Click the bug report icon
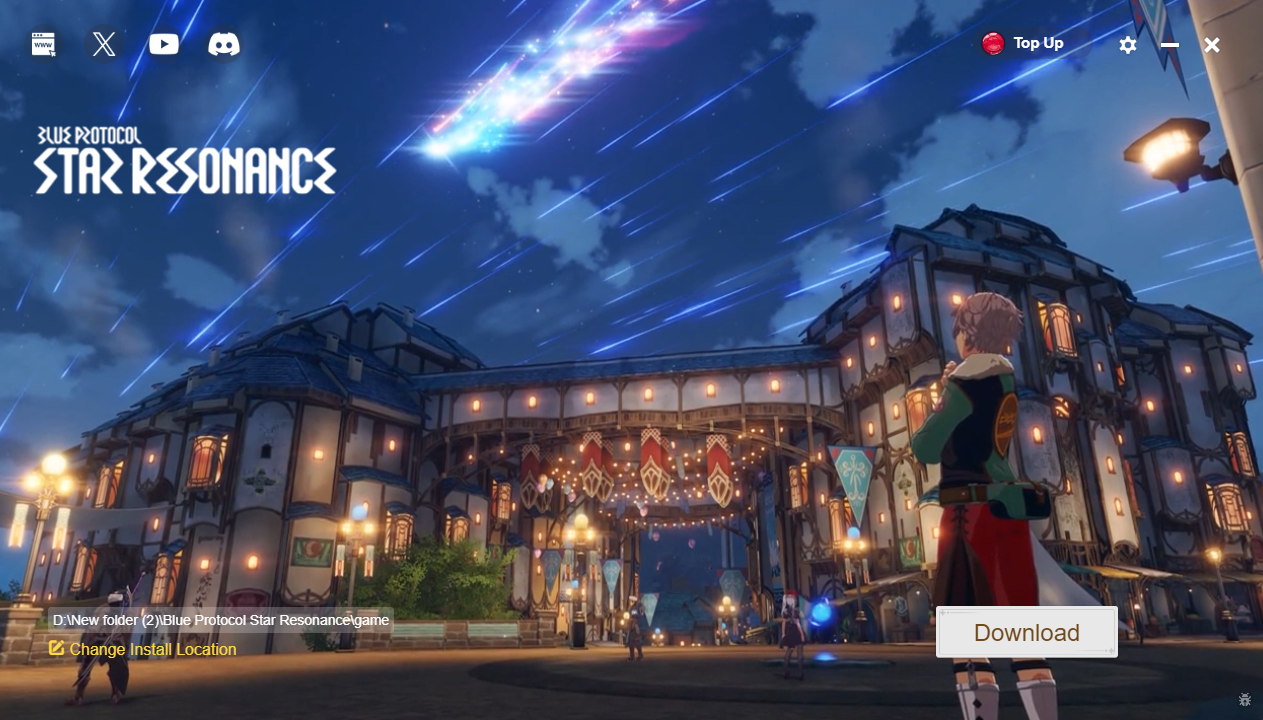The width and height of the screenshot is (1263, 720). click(1245, 700)
